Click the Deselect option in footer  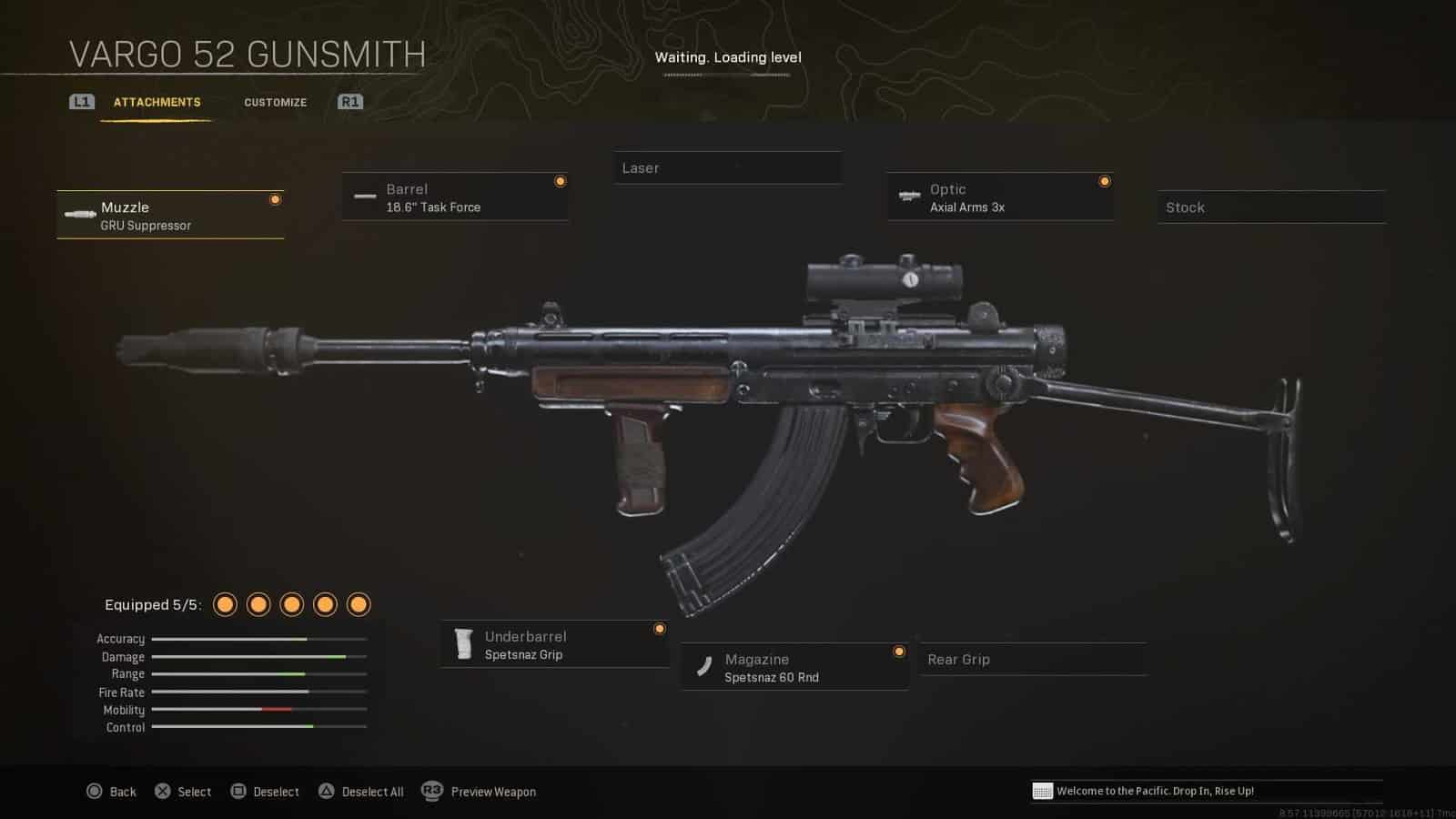[265, 792]
